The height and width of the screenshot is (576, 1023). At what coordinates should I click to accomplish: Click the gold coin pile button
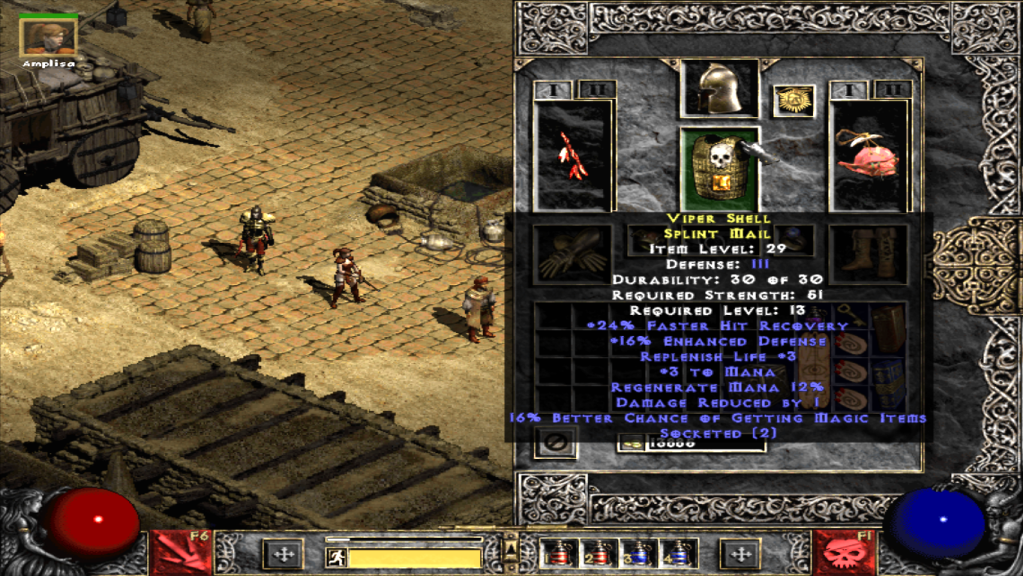631,443
